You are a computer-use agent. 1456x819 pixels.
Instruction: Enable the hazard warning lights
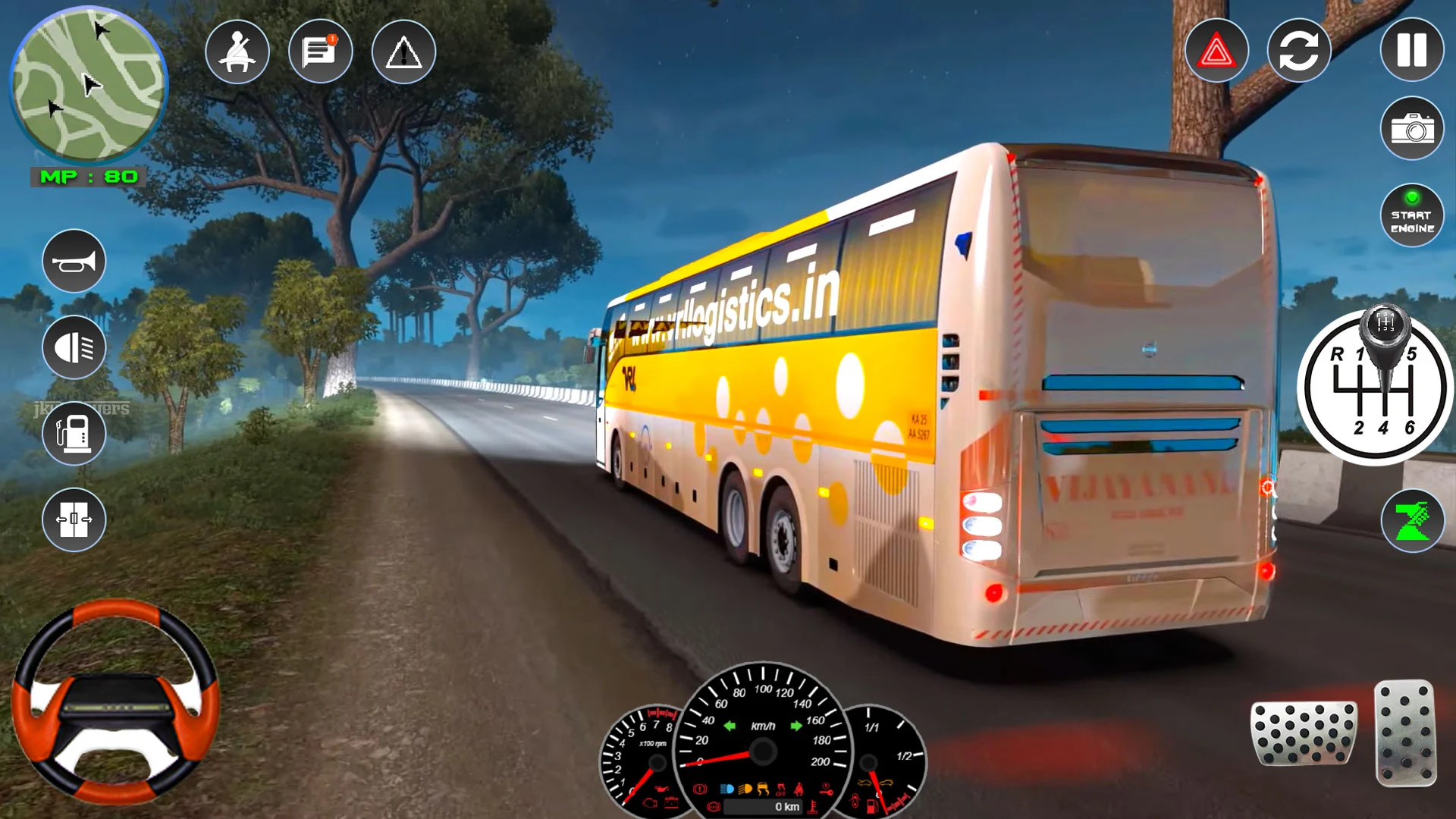pyautogui.click(x=1216, y=50)
